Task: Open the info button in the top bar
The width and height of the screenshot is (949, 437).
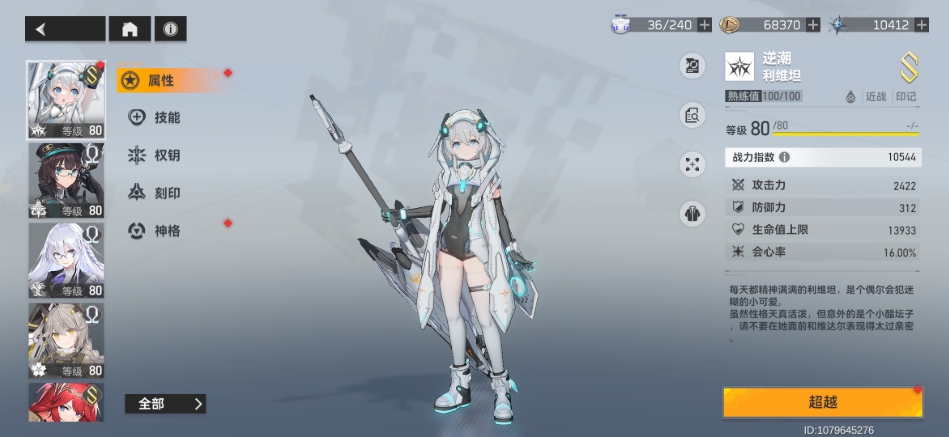Action: tap(170, 29)
